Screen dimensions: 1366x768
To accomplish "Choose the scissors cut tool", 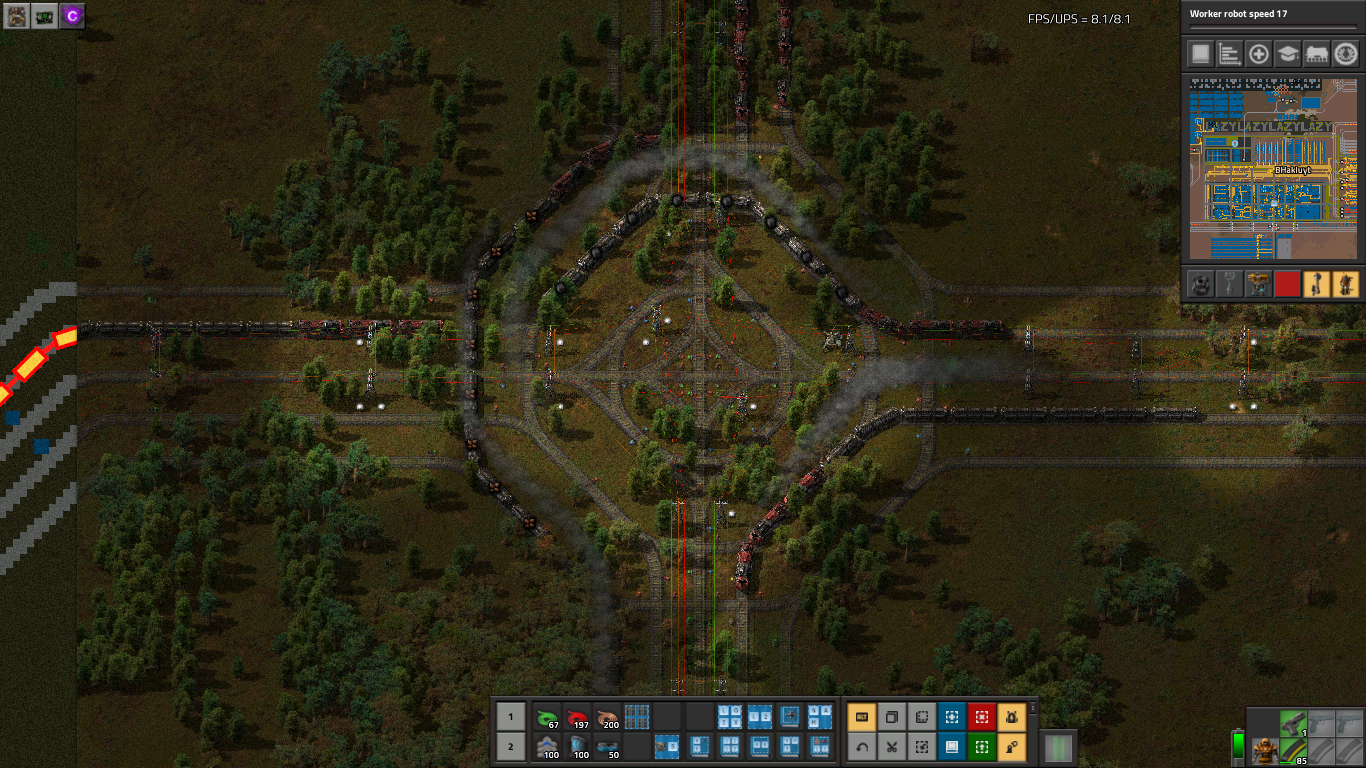I will coord(891,746).
